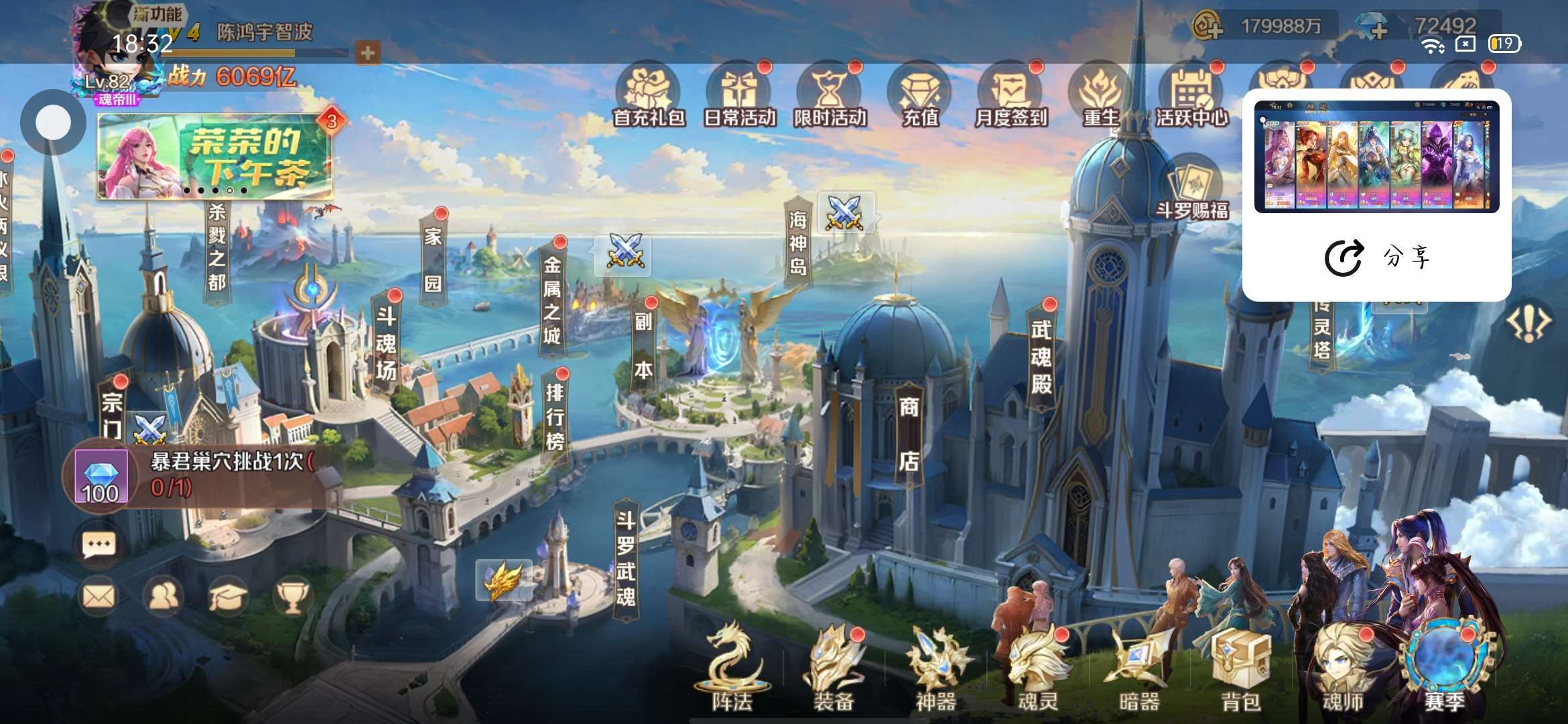Open the mail envelope icon
This screenshot has width=1568, height=724.
pyautogui.click(x=99, y=596)
